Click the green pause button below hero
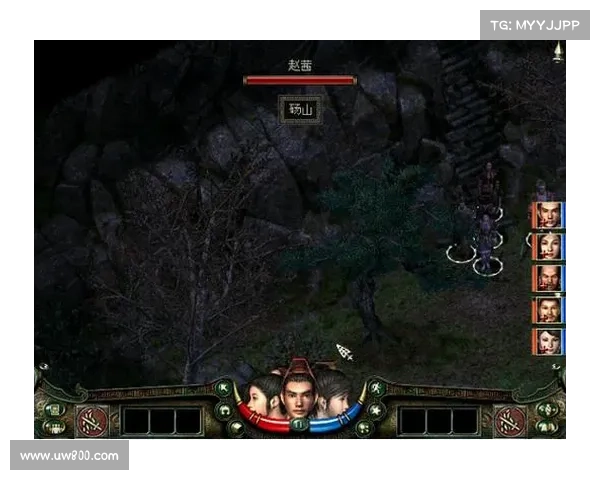Screen dimensions: 600x480 297,425
